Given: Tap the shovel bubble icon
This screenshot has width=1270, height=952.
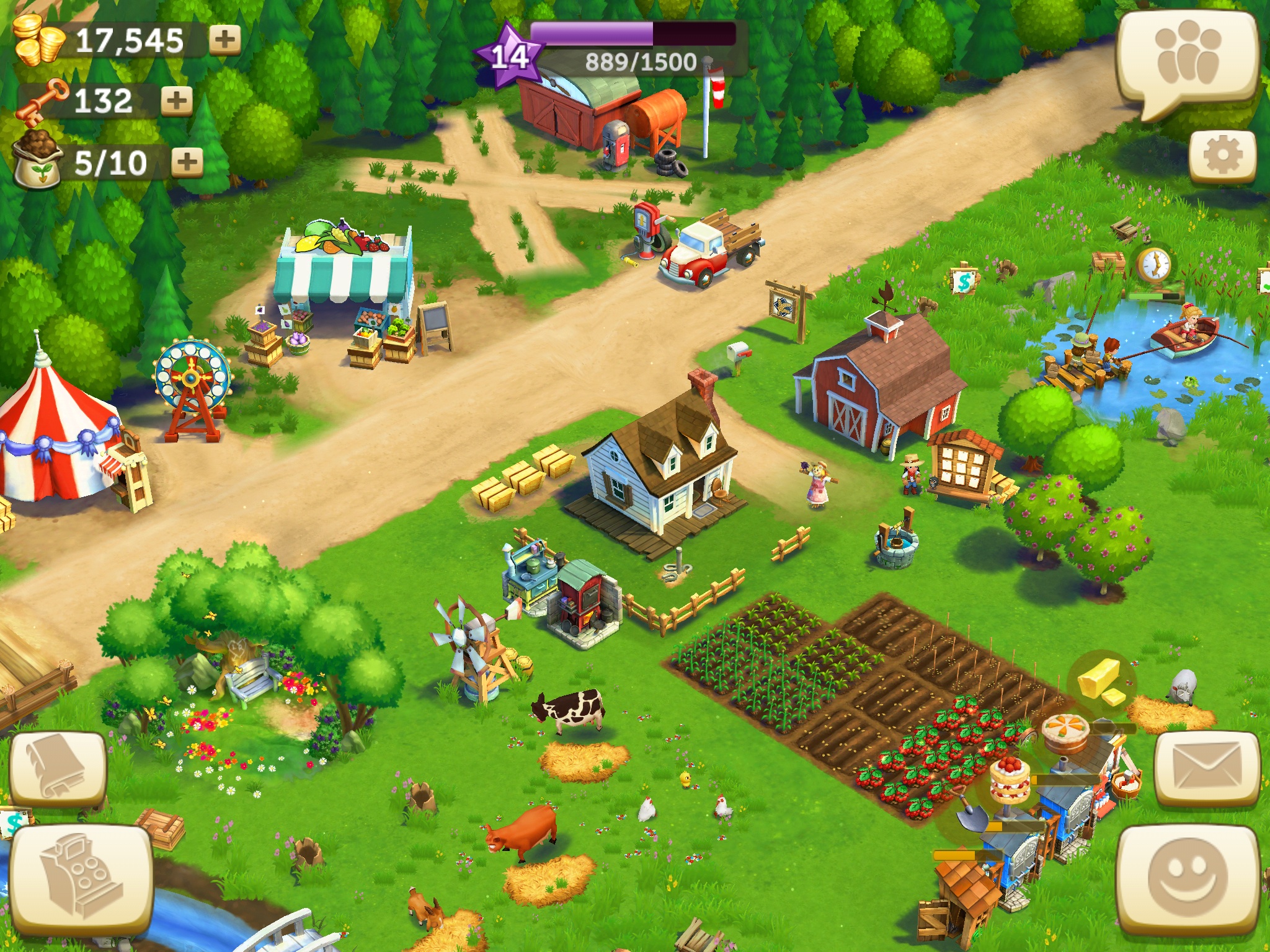Looking at the screenshot, I should click(x=969, y=814).
